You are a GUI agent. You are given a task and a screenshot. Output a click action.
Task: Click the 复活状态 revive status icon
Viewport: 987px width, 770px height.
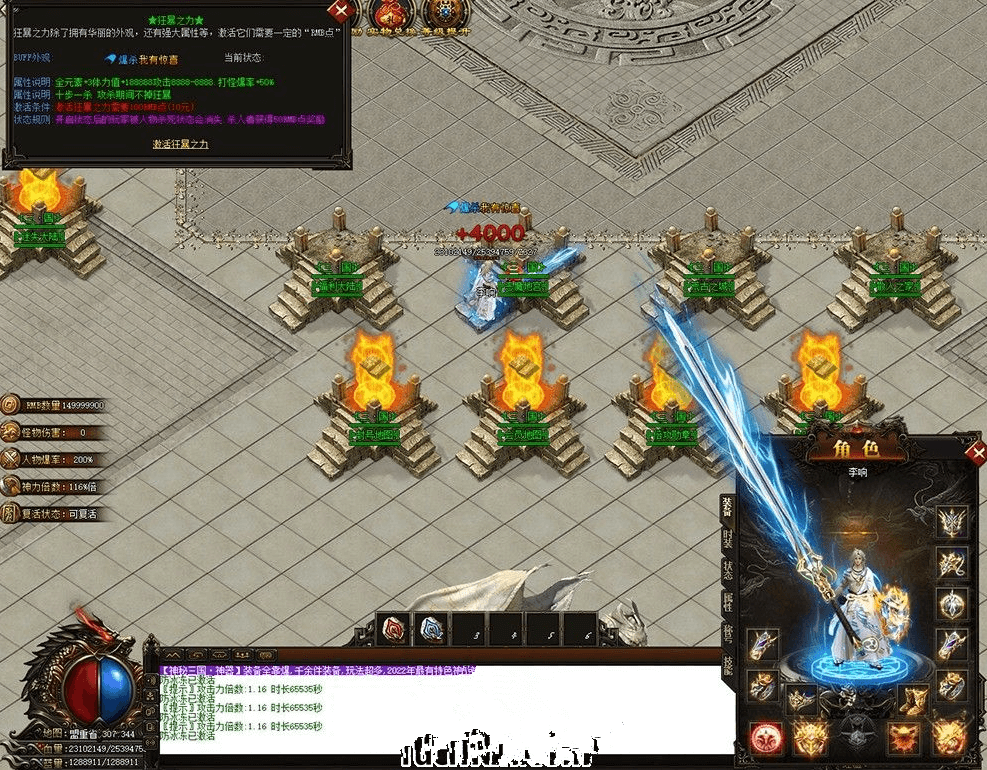10,514
